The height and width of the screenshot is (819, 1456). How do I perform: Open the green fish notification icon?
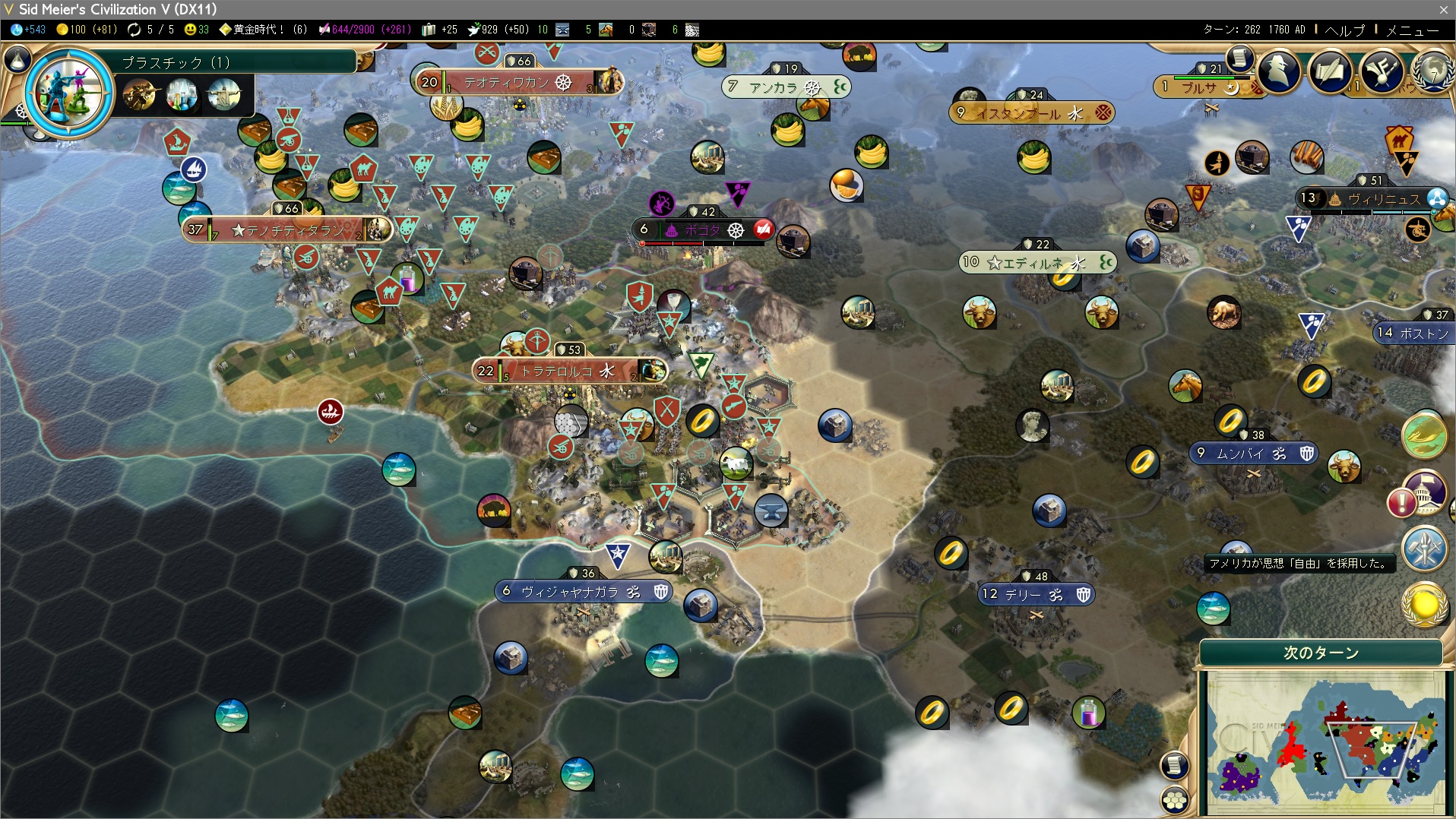[x=1424, y=435]
